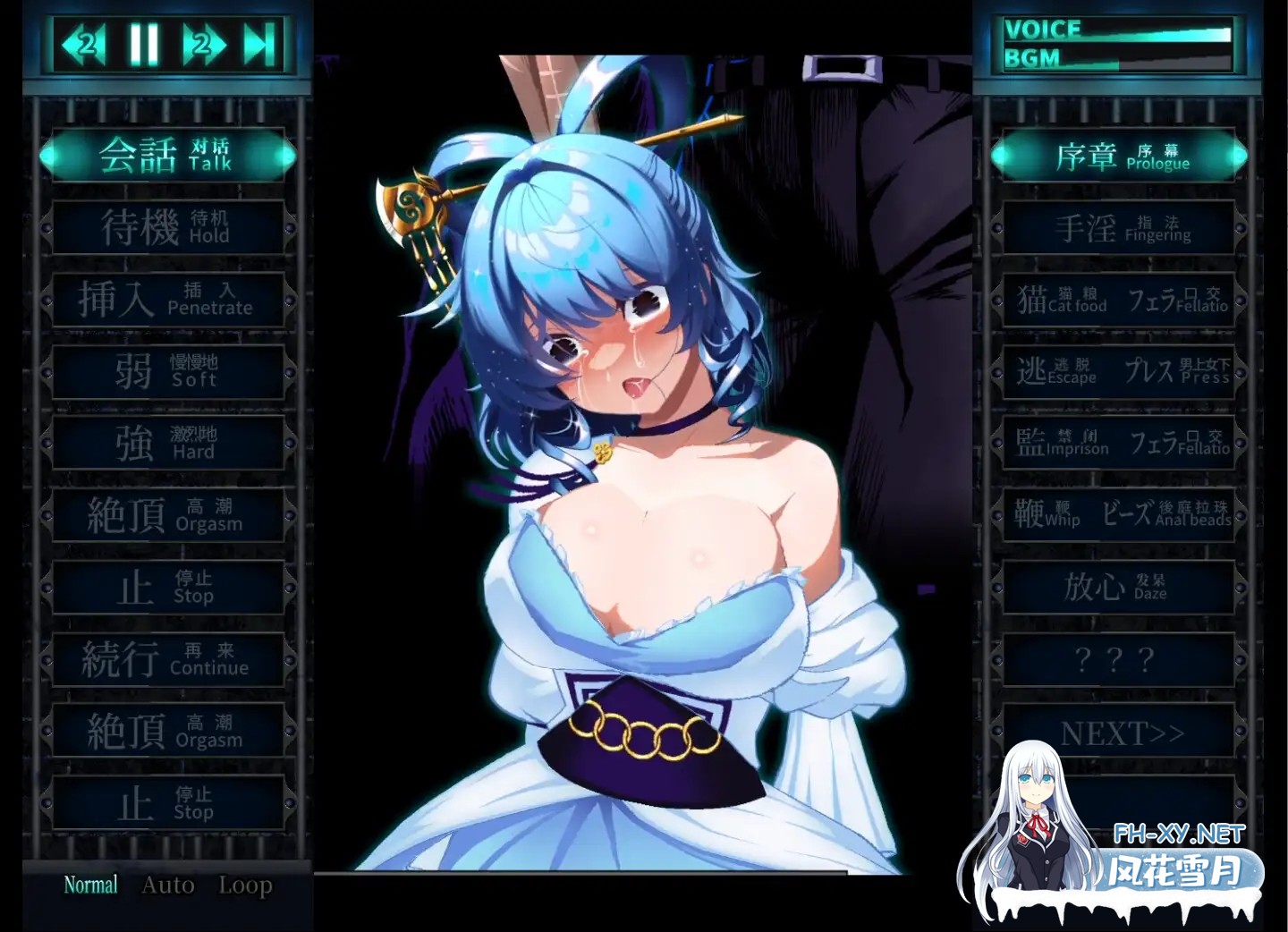Open the 序章 Prologue chapter tab
The width and height of the screenshot is (1288, 932).
click(1118, 155)
